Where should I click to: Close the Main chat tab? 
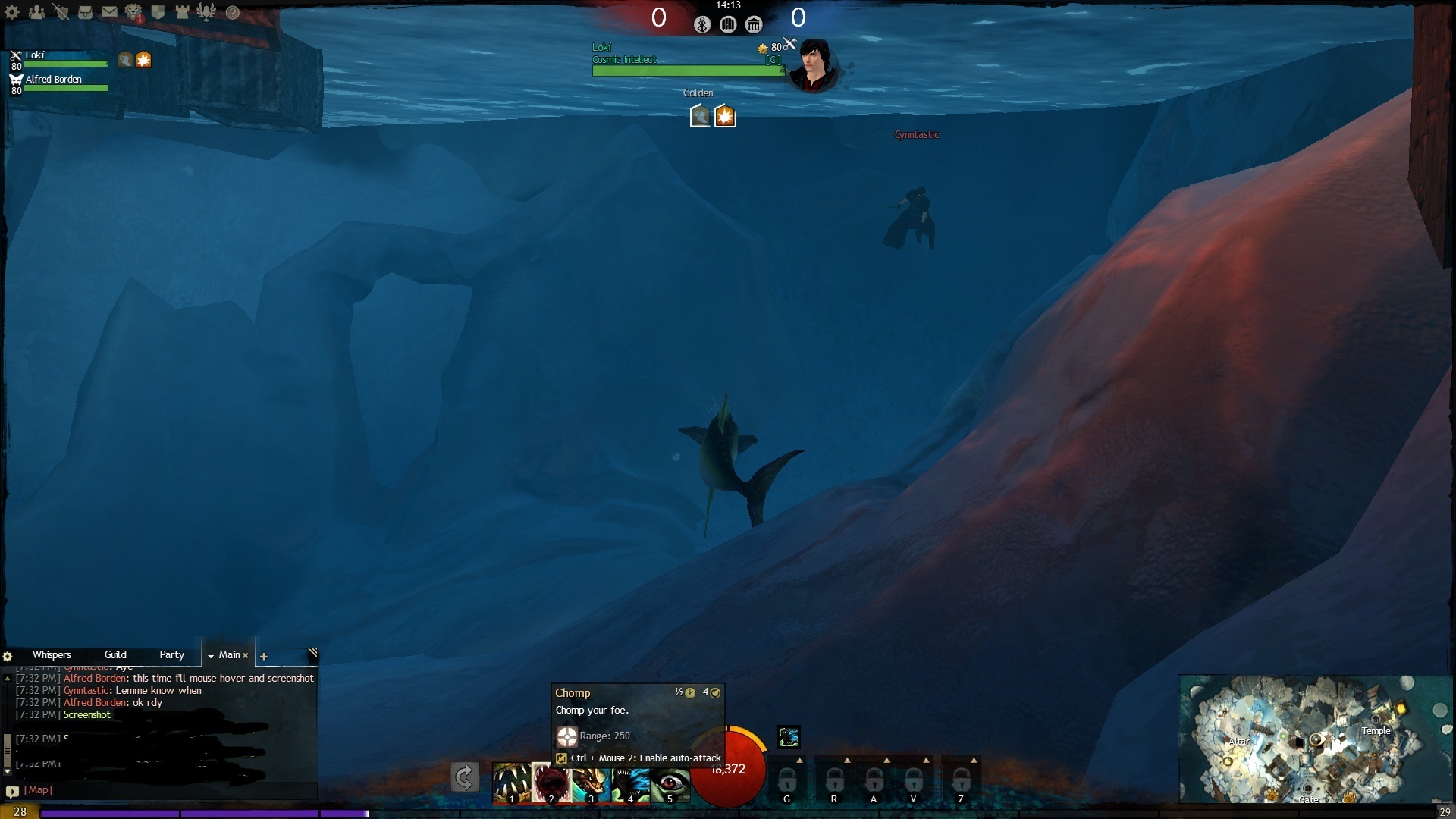click(245, 656)
